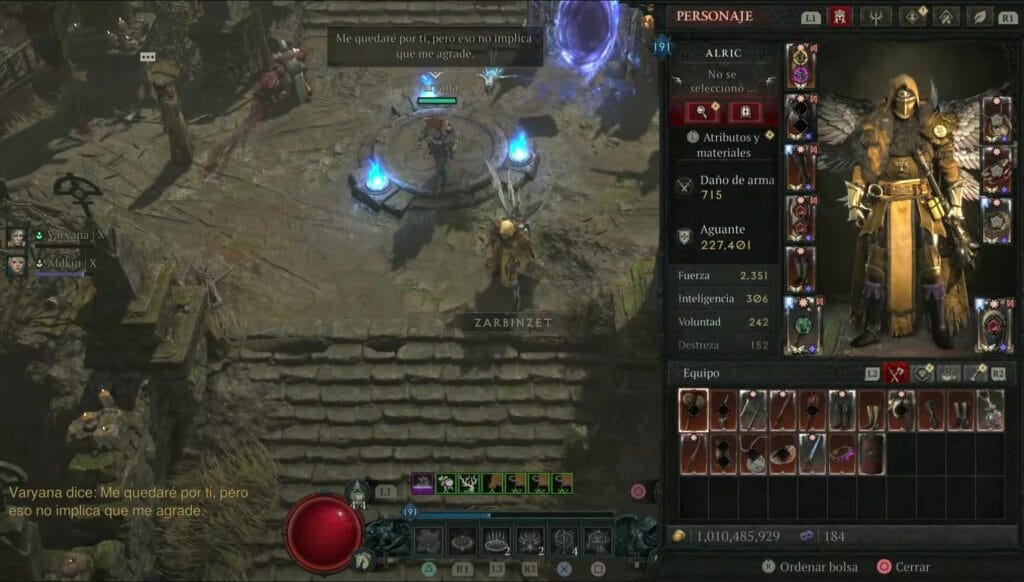Image resolution: width=1024 pixels, height=582 pixels.
Task: Open the leaf icon tab in header
Action: [x=983, y=16]
